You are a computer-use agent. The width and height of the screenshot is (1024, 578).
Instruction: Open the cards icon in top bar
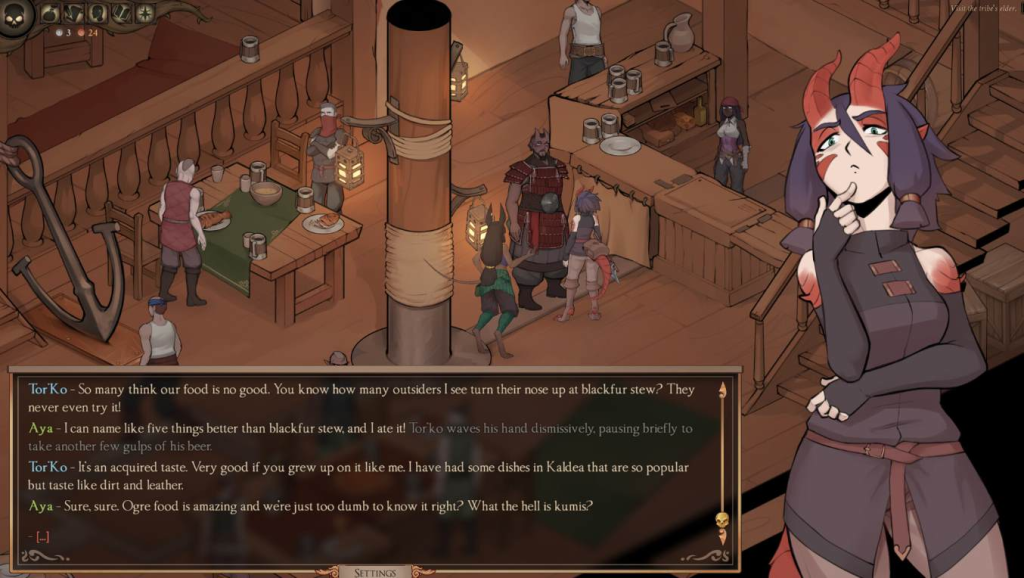pos(73,14)
